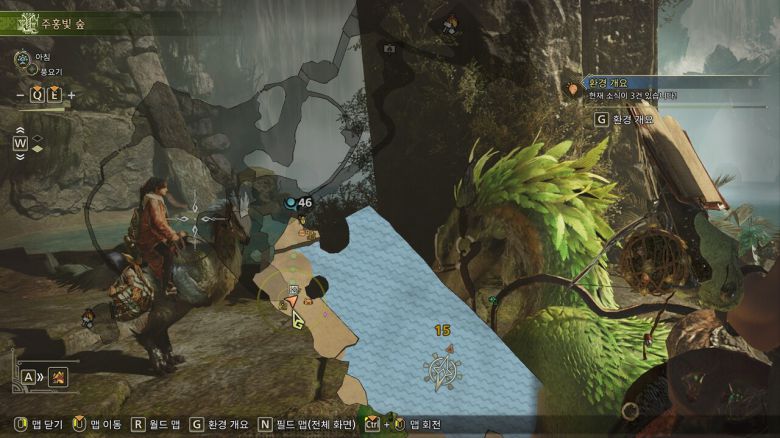The image size is (780, 438).
Task: Click the compass rose on the water
Action: tap(442, 371)
